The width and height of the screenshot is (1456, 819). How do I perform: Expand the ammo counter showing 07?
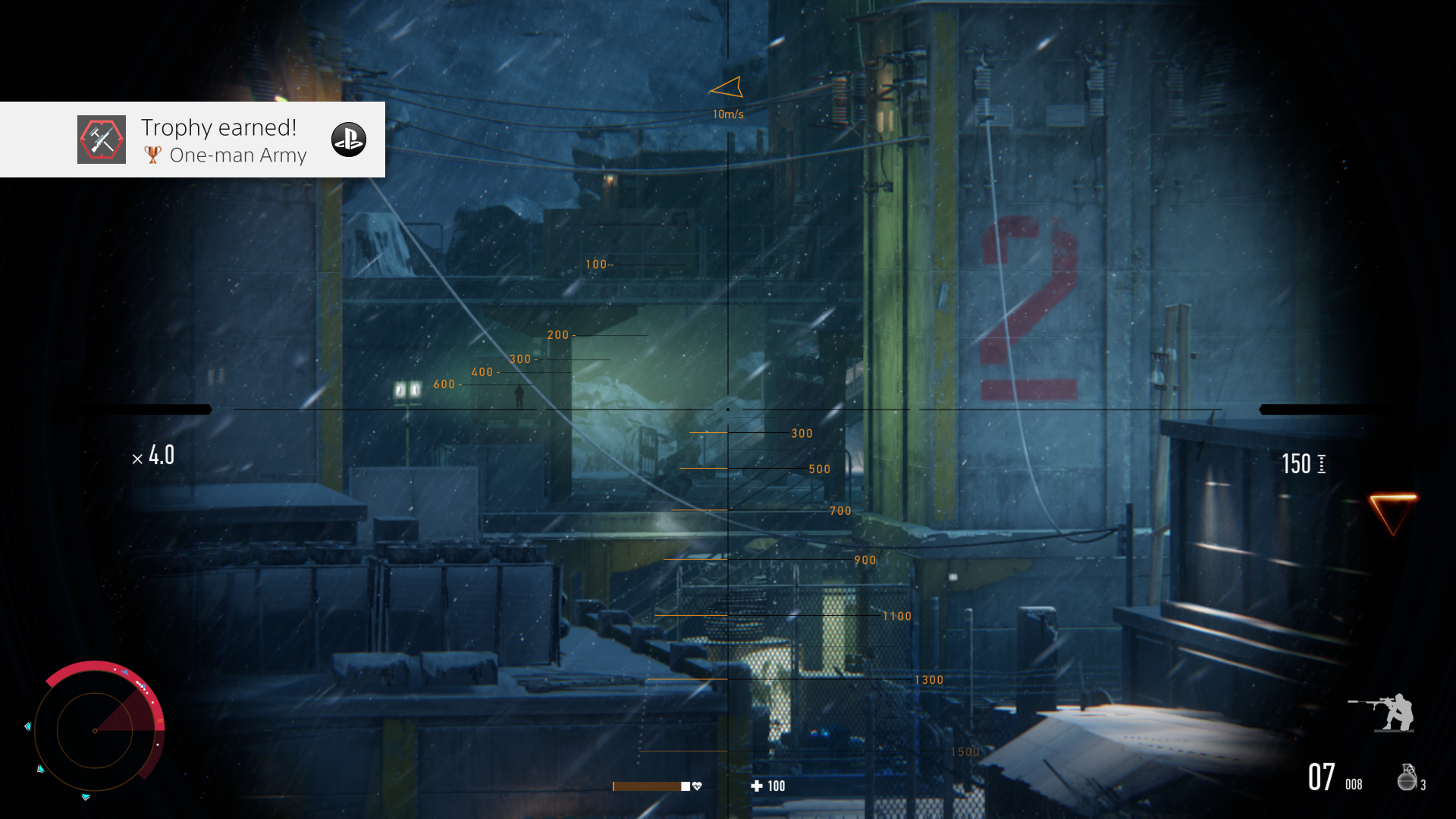1320,777
